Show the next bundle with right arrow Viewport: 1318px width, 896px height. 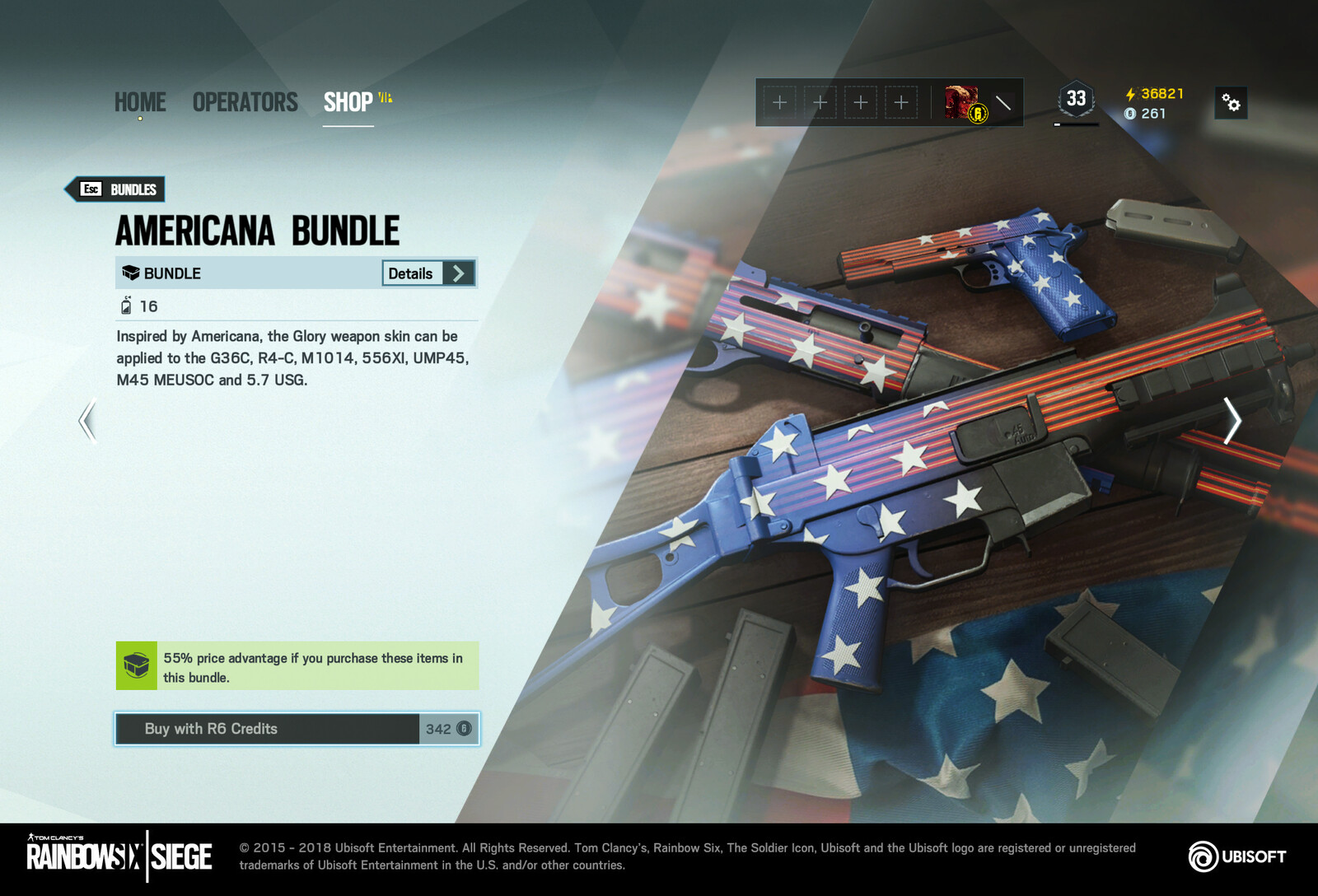coord(1232,421)
